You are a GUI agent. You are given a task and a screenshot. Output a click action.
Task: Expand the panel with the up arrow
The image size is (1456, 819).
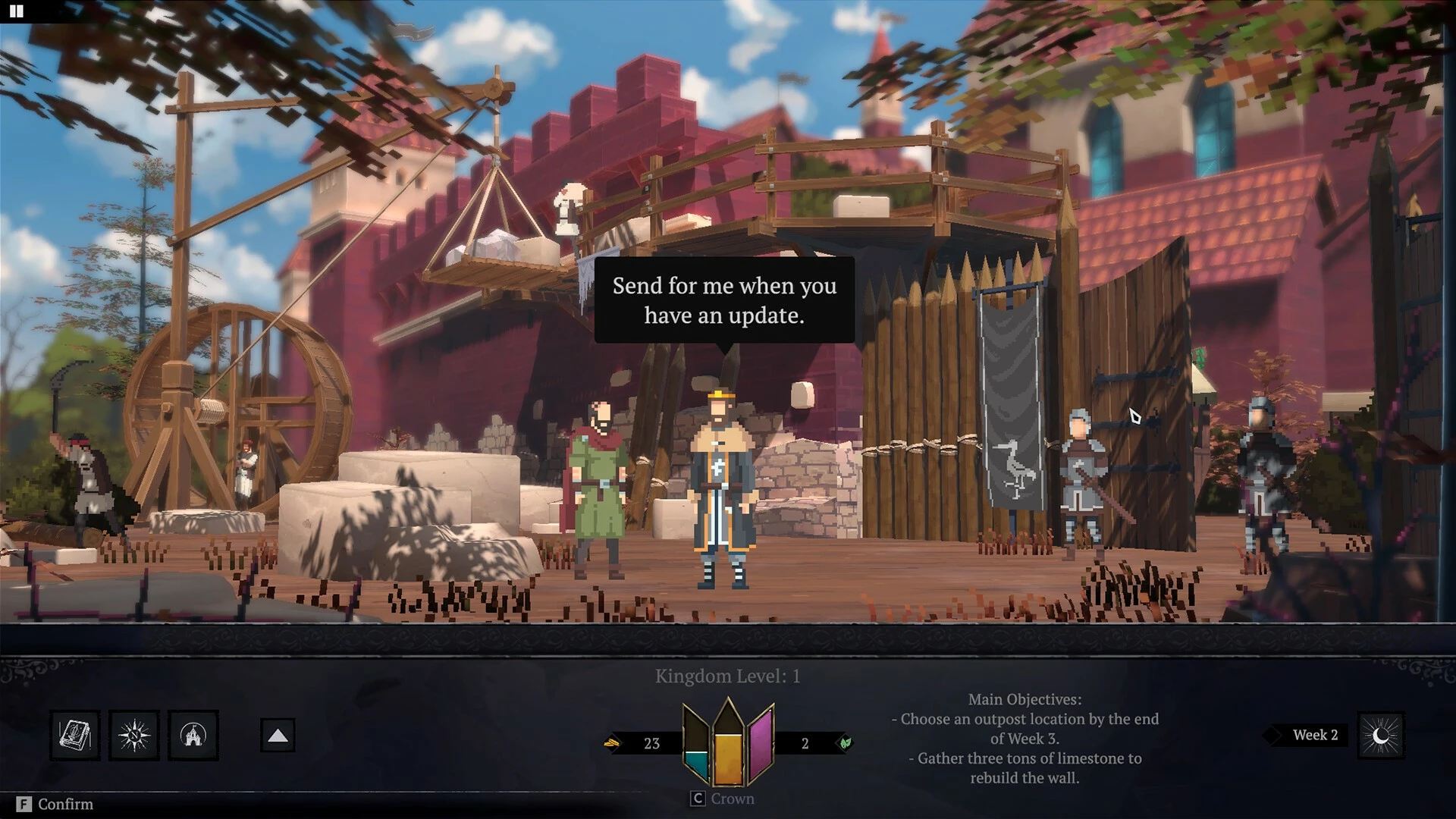[278, 735]
